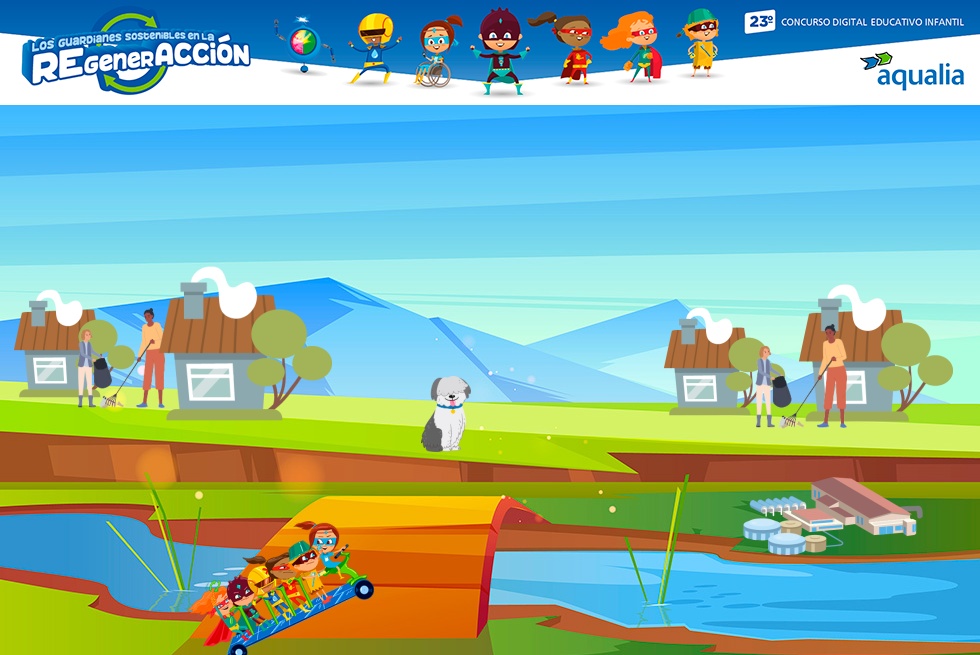Click the REgenerACCIÓN game logo
980x655 pixels.
(136, 54)
